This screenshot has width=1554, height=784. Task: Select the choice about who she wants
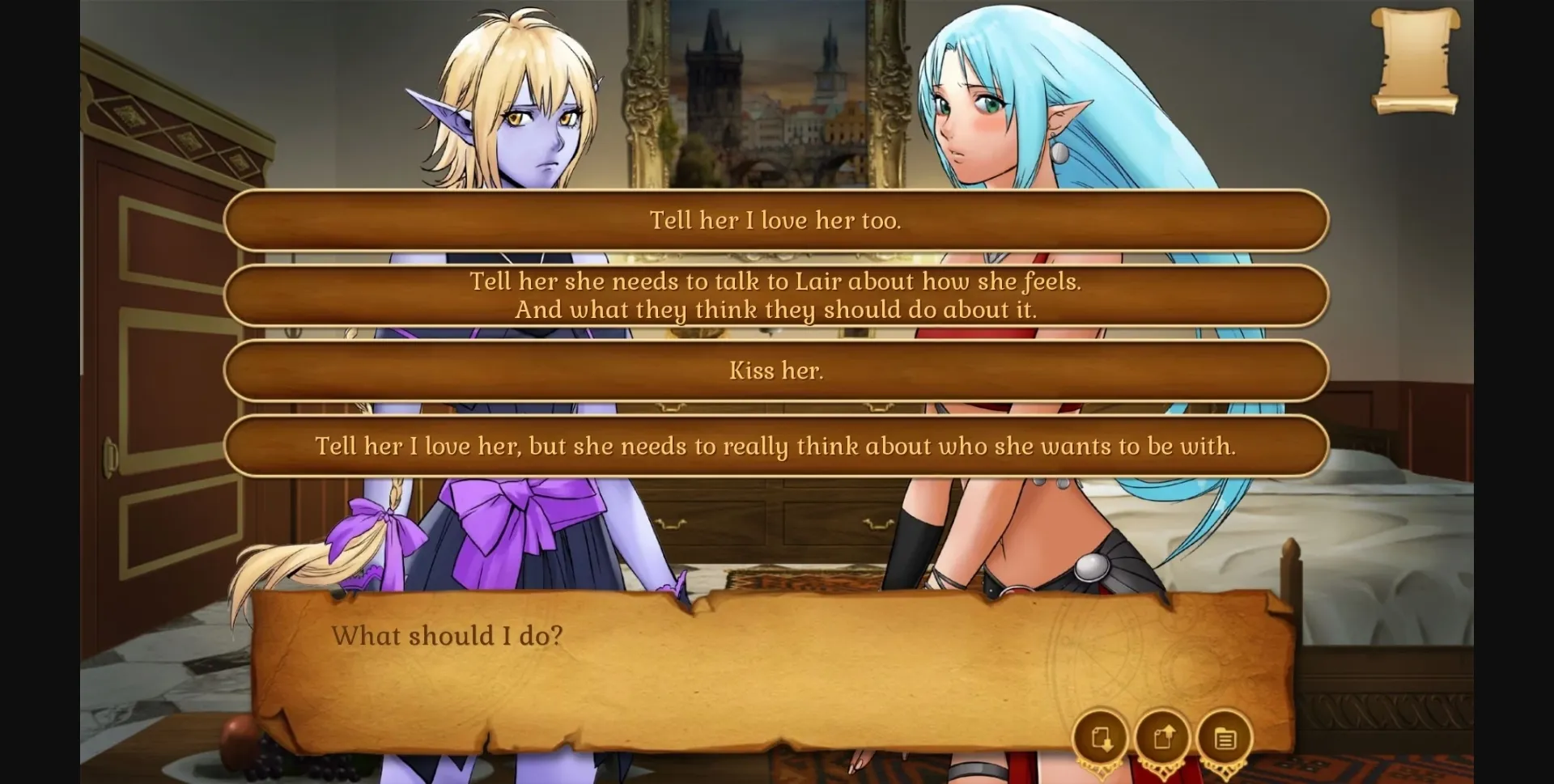[x=775, y=446]
